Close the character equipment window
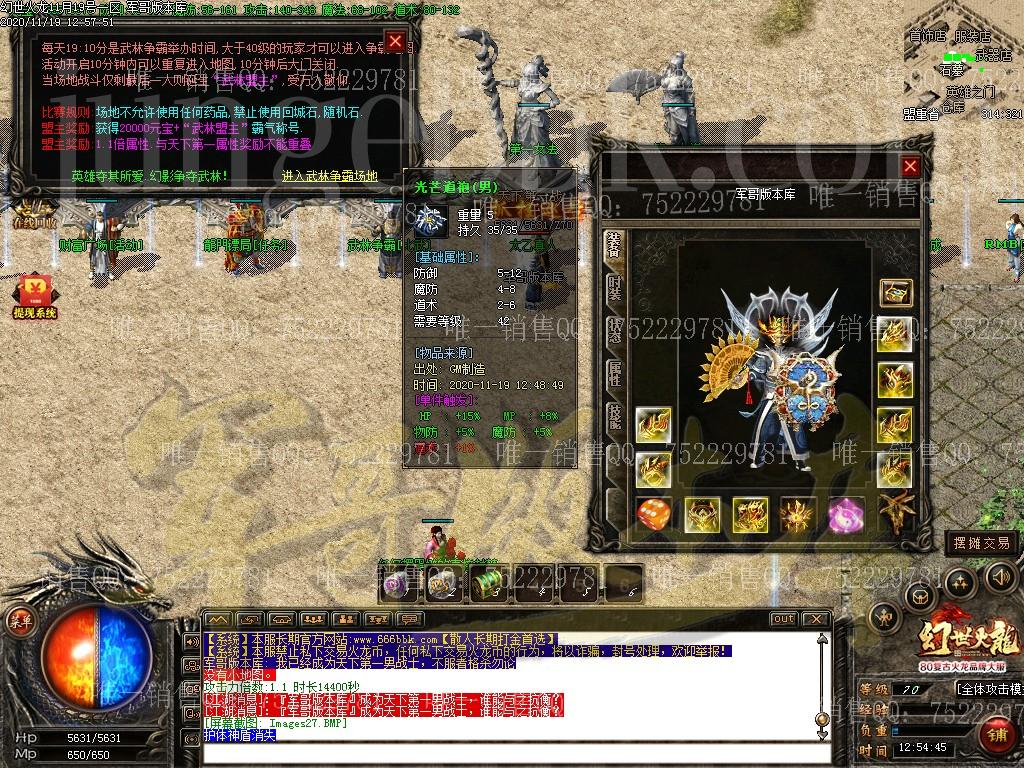The image size is (1024, 768). click(x=910, y=166)
